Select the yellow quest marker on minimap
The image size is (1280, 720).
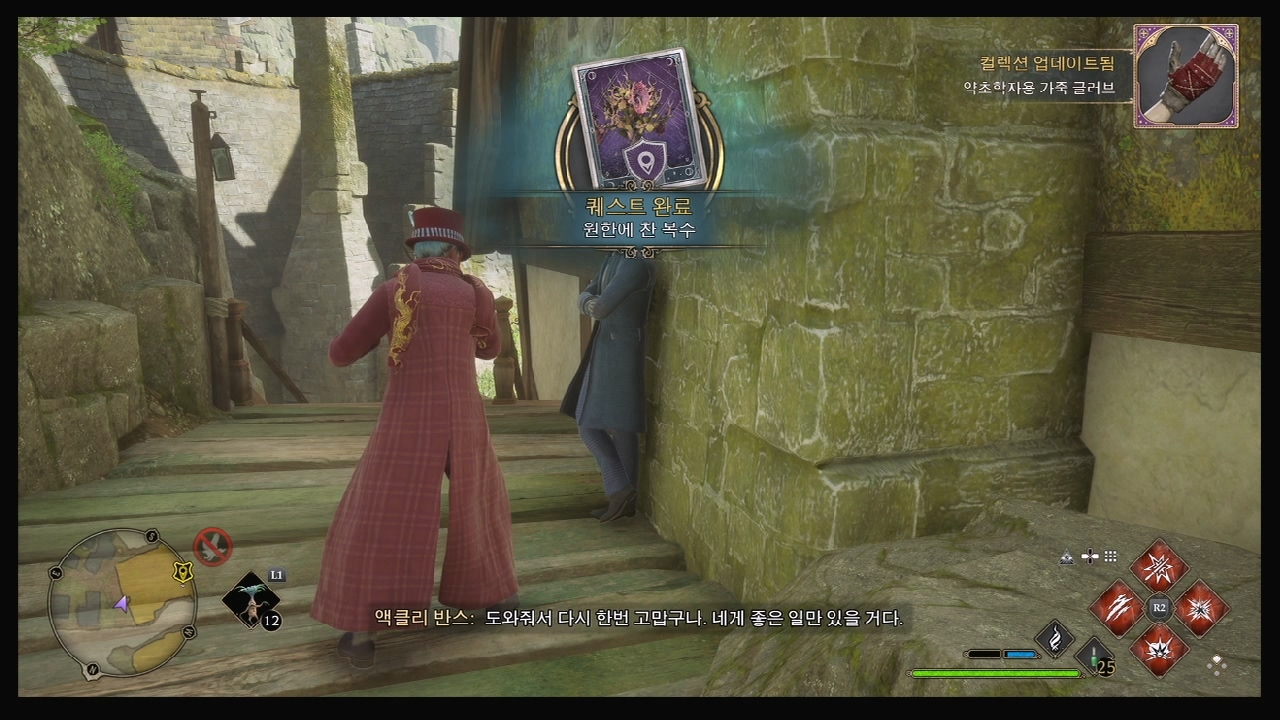tap(181, 571)
